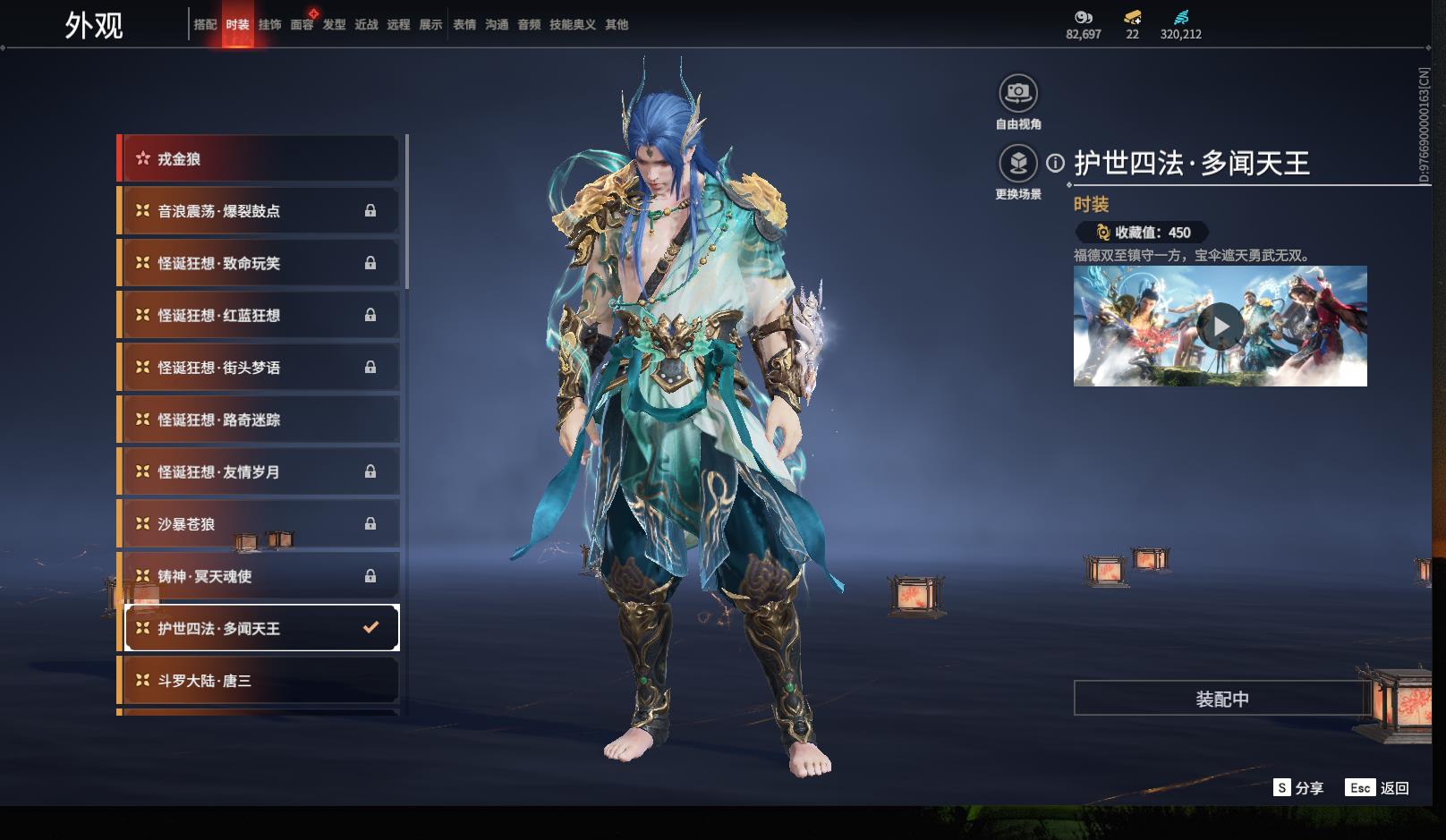1446x840 pixels.
Task: Switch to the 面容 face tab
Action: coord(302,25)
